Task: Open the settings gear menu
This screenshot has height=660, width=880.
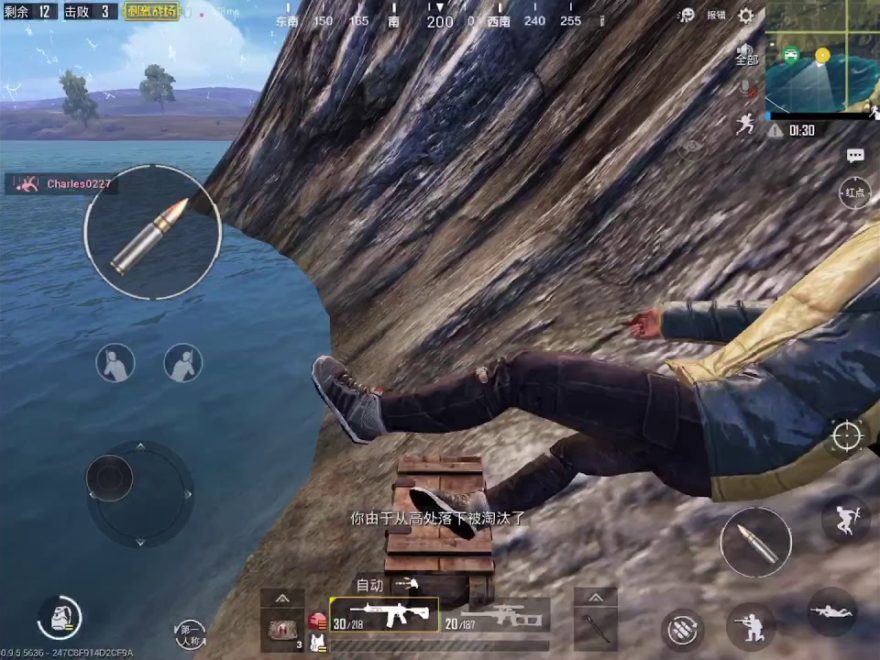Action: point(746,15)
